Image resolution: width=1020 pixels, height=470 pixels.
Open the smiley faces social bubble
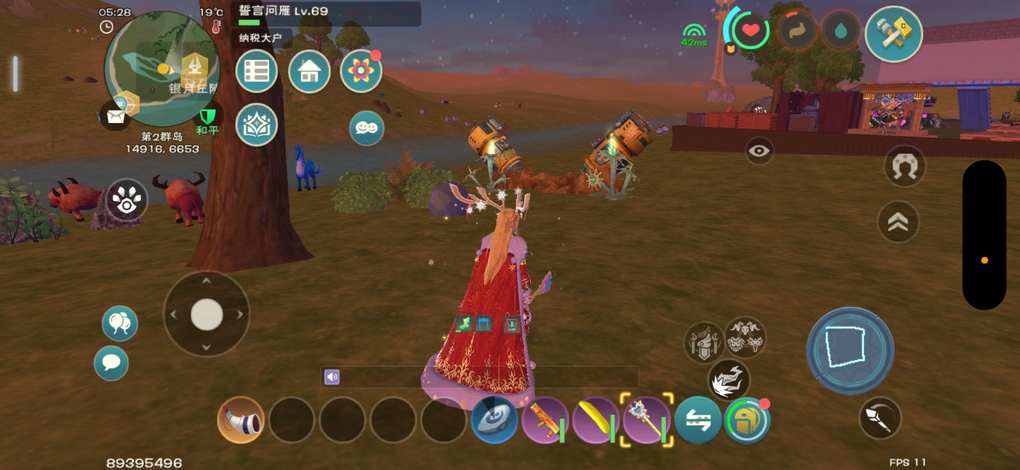[x=367, y=127]
